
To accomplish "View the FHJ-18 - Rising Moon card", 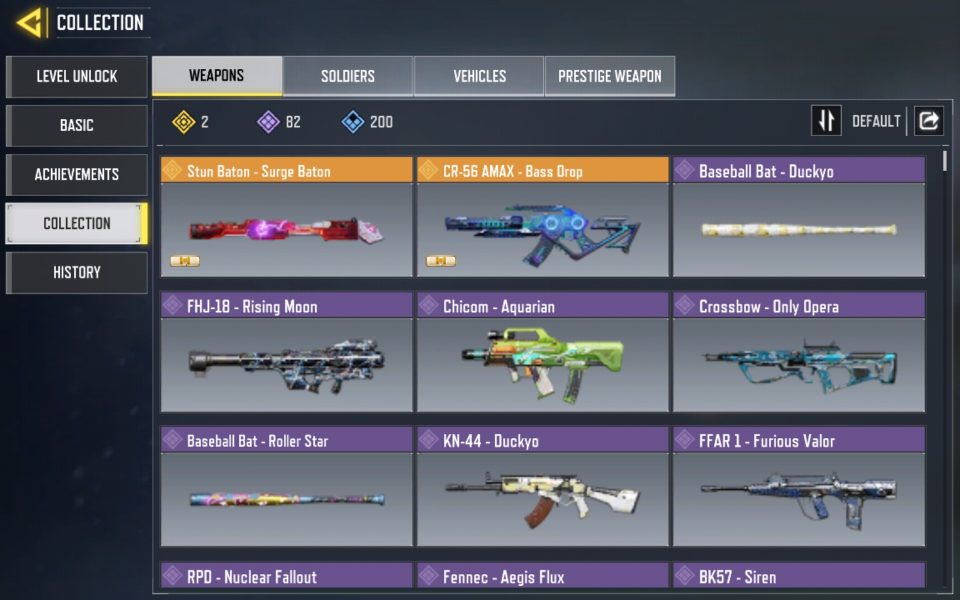I will click(286, 352).
